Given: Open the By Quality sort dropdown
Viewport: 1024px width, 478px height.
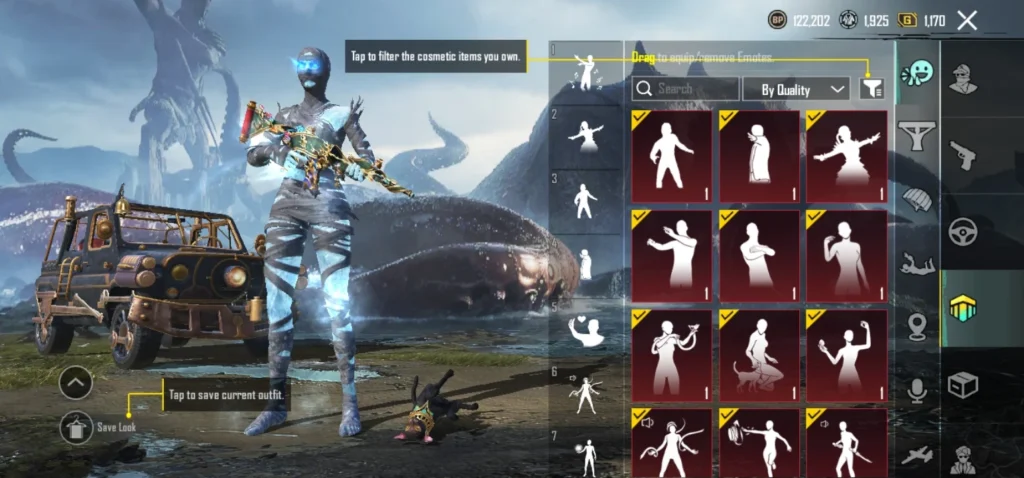Looking at the screenshot, I should click(796, 89).
